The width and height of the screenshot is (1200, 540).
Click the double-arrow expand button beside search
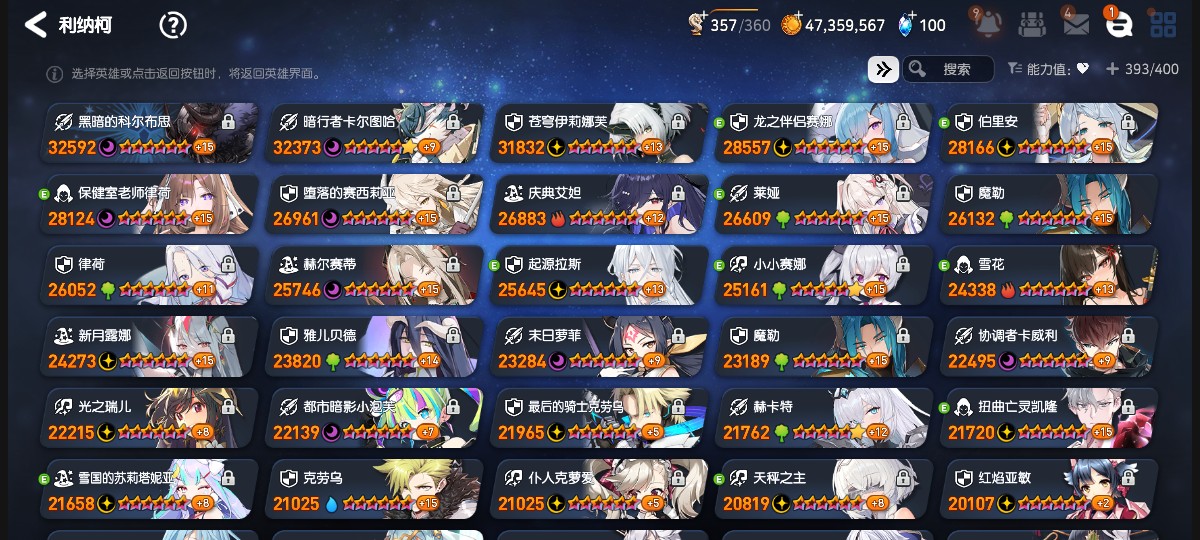tap(882, 69)
